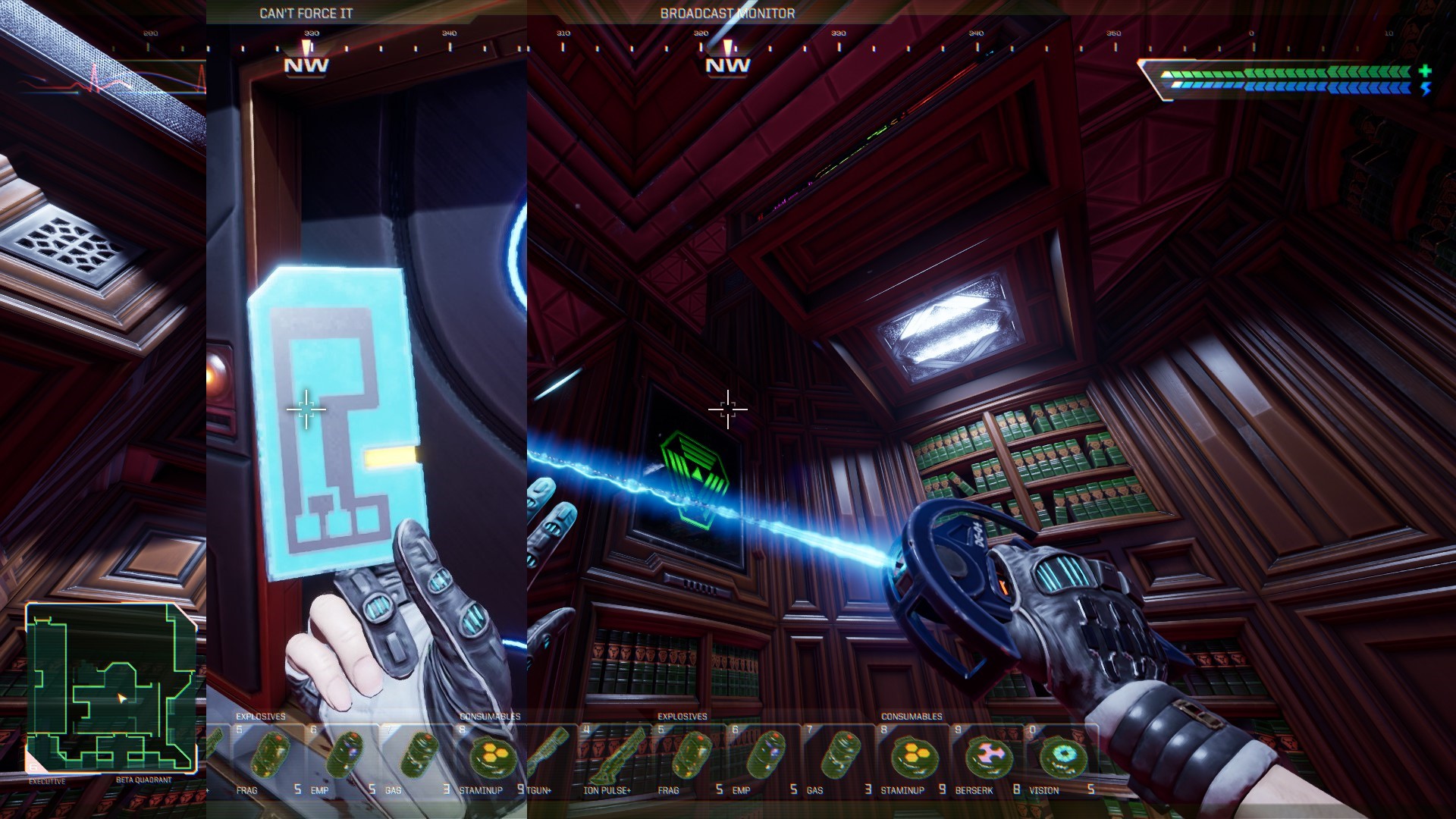Viewport: 1456px width, 819px height.
Task: Select the Ion Pulse+ weapon slot
Action: coord(610,758)
